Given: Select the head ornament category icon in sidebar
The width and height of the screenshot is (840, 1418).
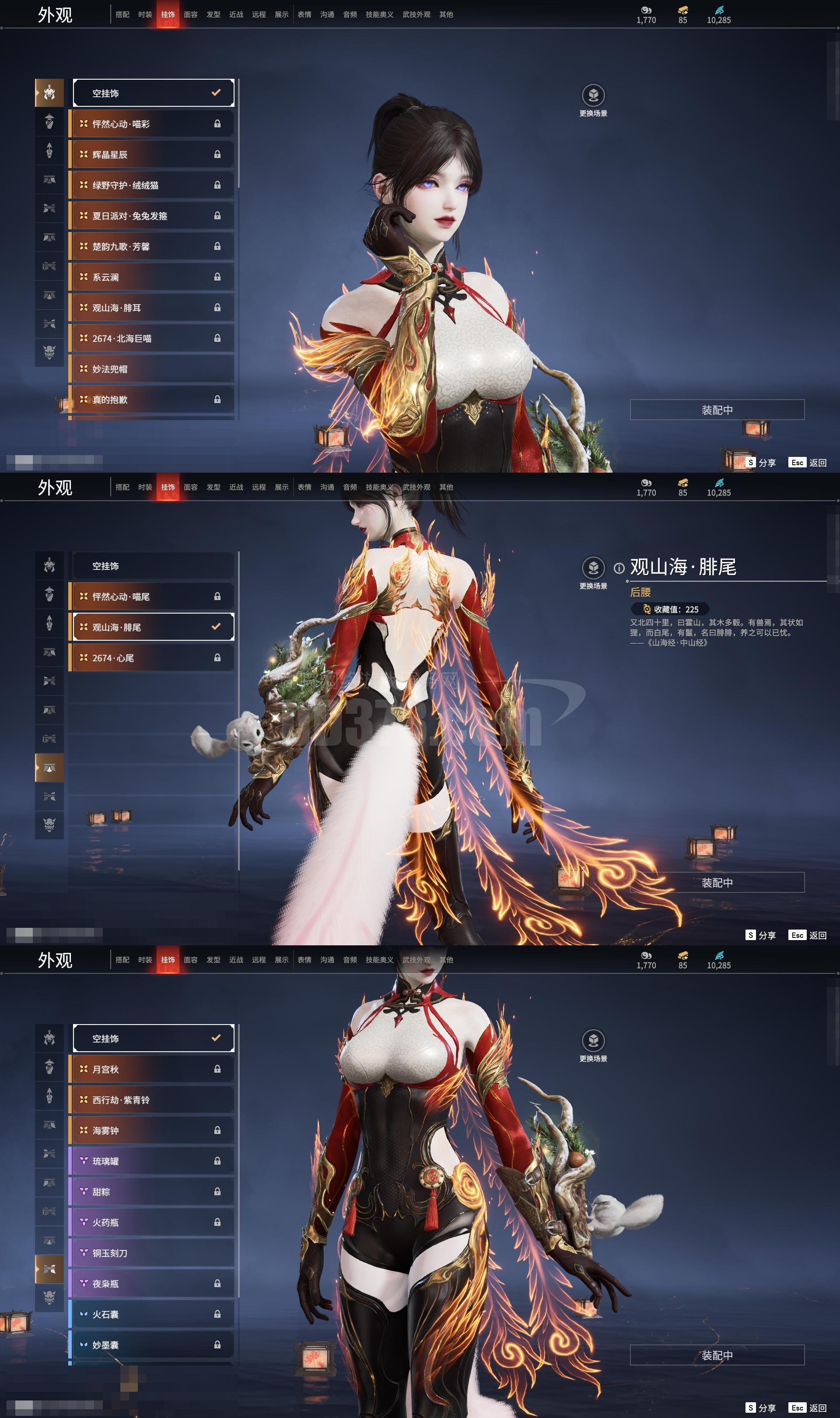Looking at the screenshot, I should click(50, 92).
